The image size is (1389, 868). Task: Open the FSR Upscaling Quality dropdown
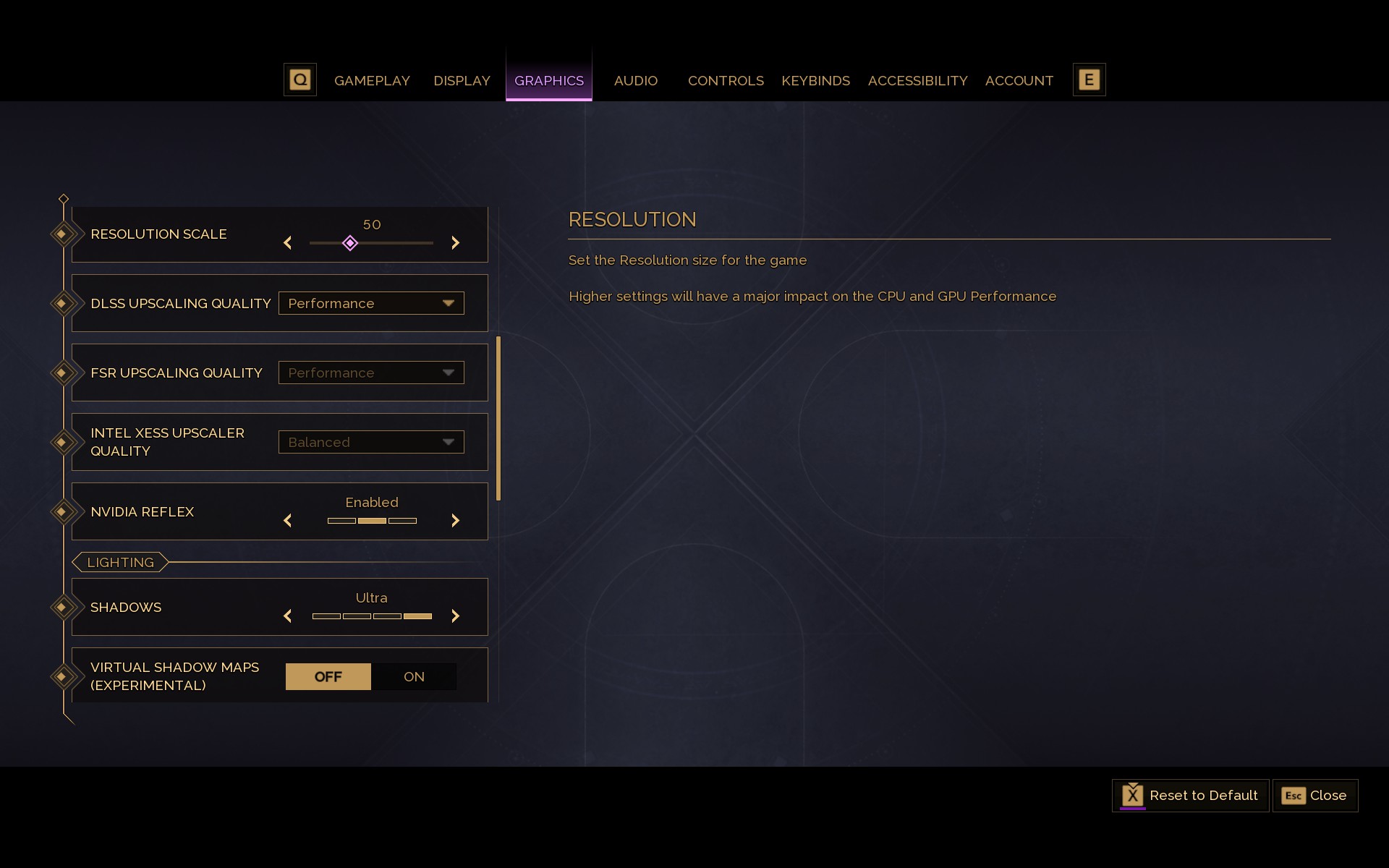click(x=371, y=373)
